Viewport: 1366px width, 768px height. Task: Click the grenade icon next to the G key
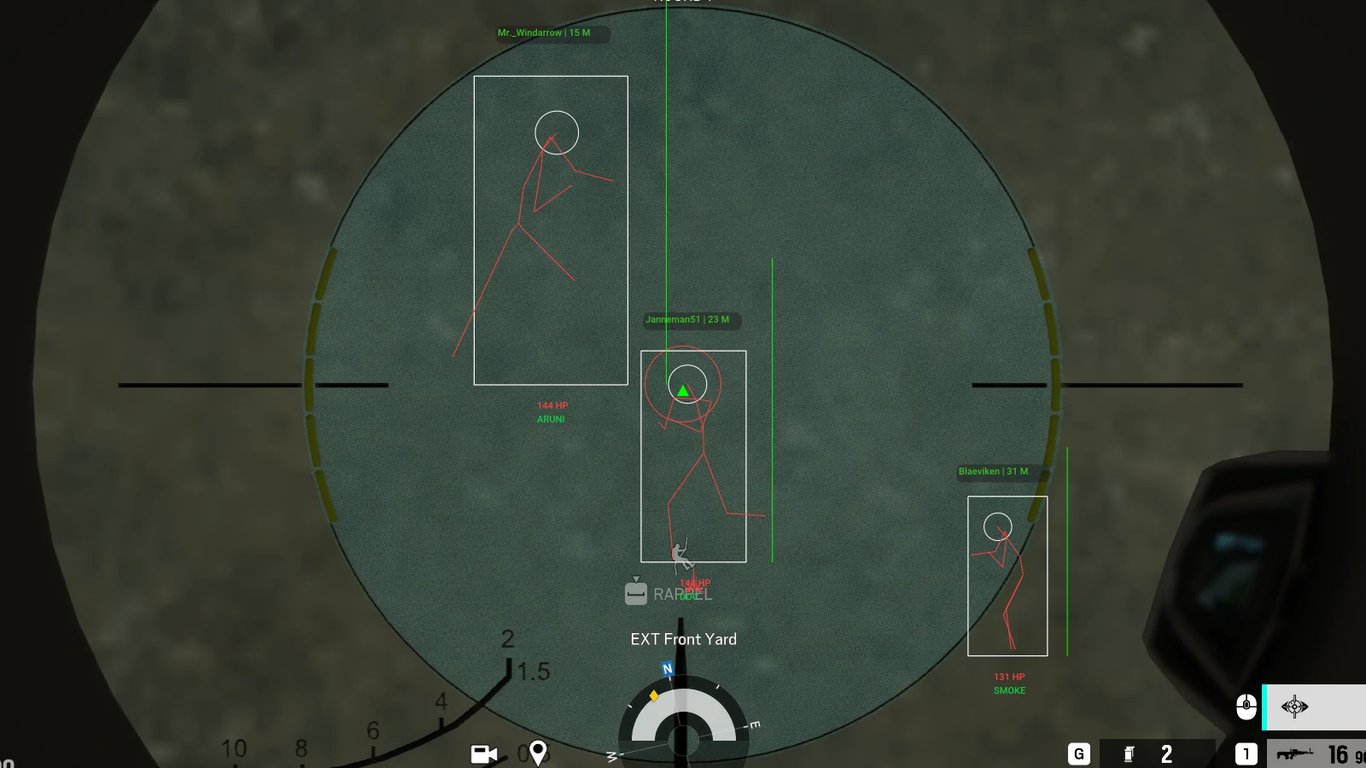coord(1131,753)
